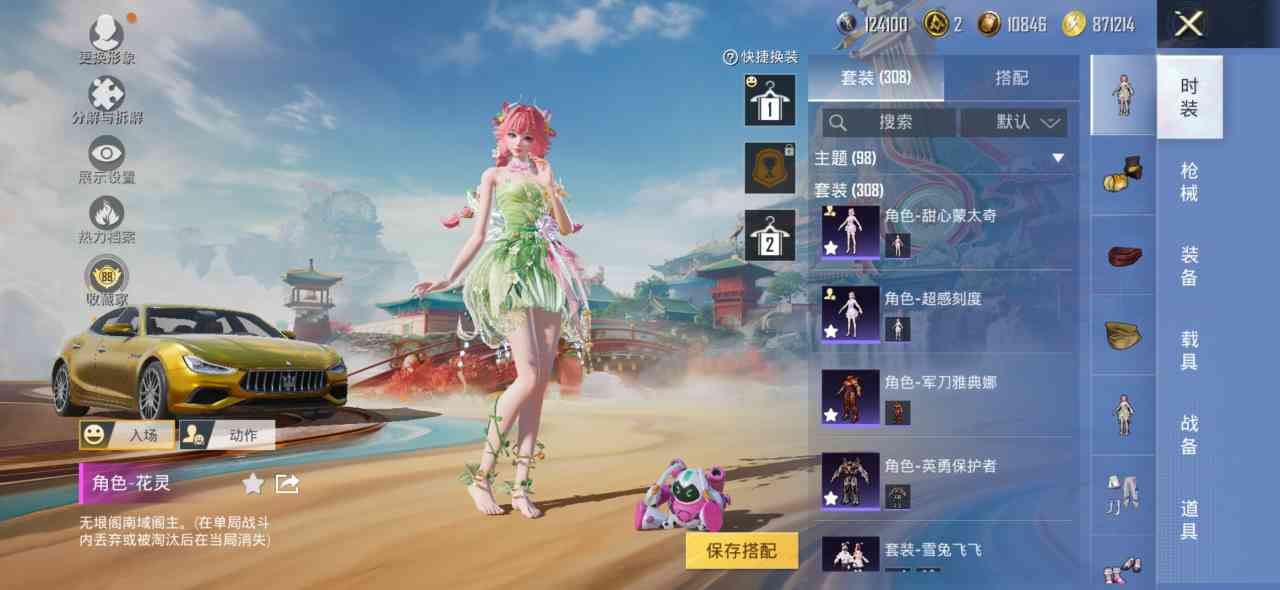Favorite 角色-花灵 with the star icon
The image size is (1280, 590).
[x=253, y=484]
